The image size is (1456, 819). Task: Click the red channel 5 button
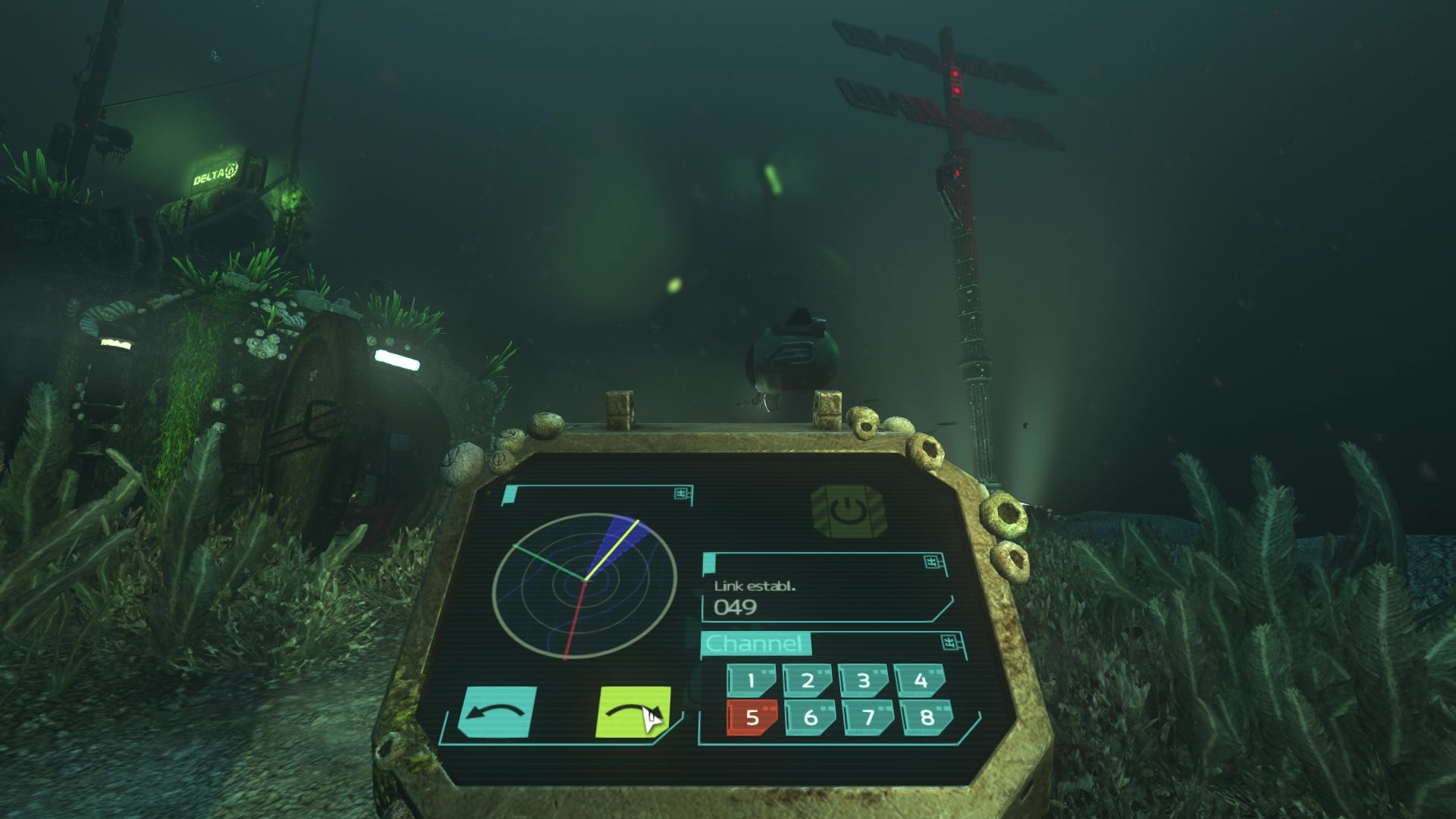click(752, 717)
